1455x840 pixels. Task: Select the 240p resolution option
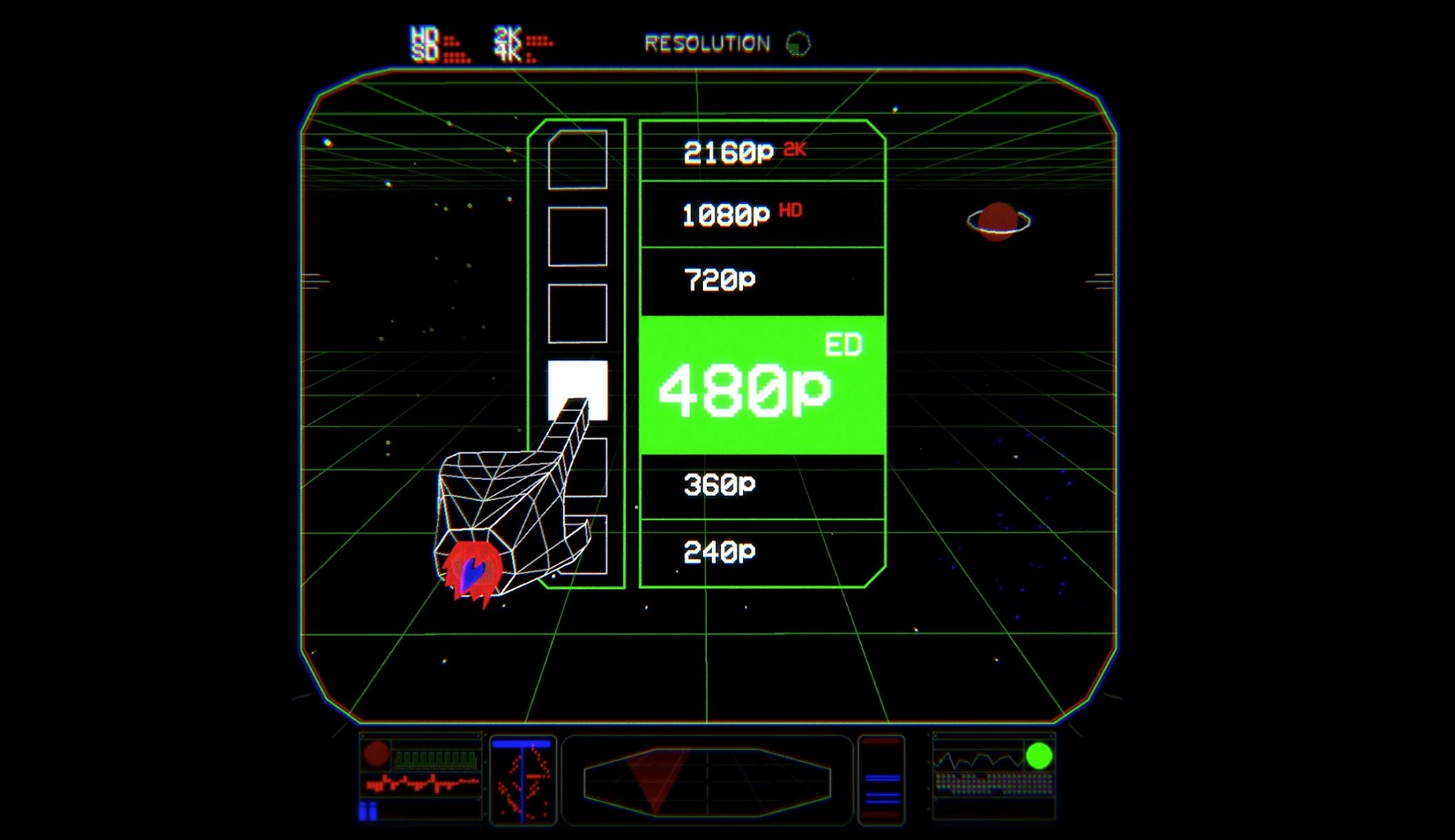pyautogui.click(x=761, y=552)
